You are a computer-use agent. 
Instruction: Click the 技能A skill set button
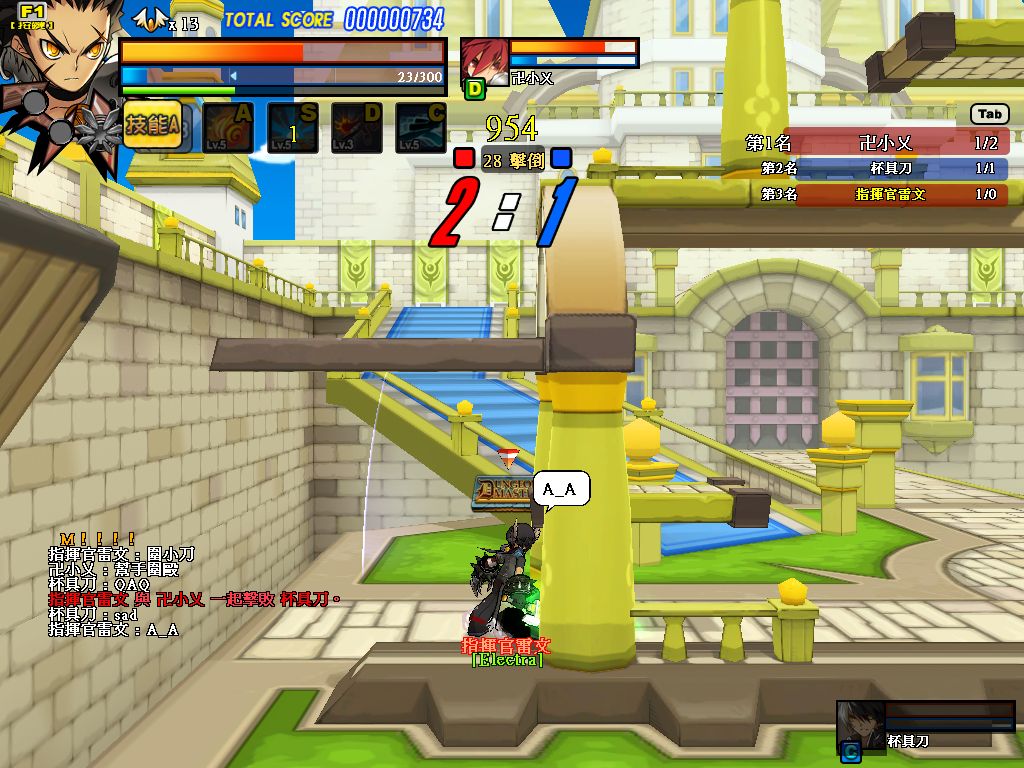point(152,125)
